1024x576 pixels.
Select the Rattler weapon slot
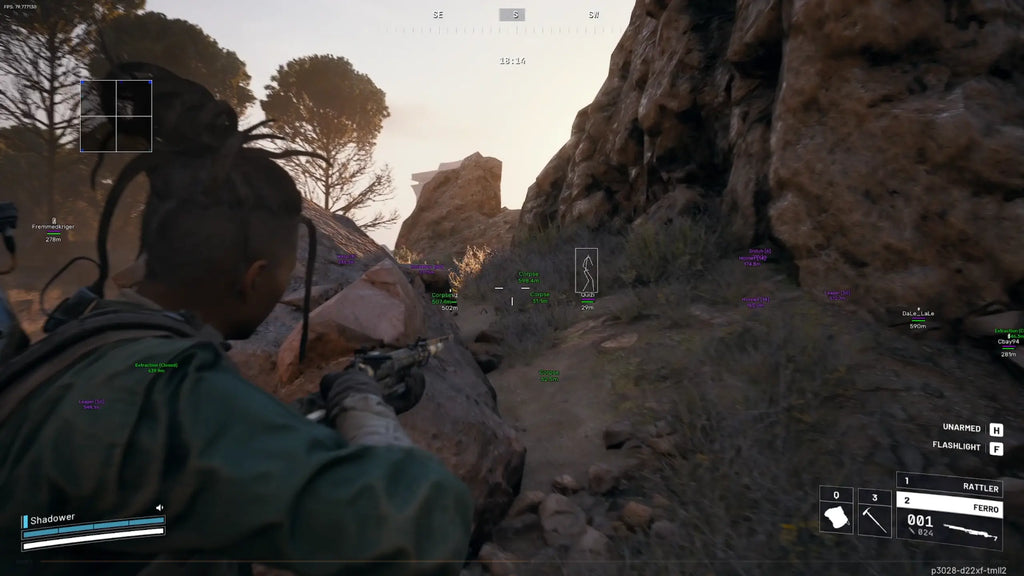[x=950, y=485]
